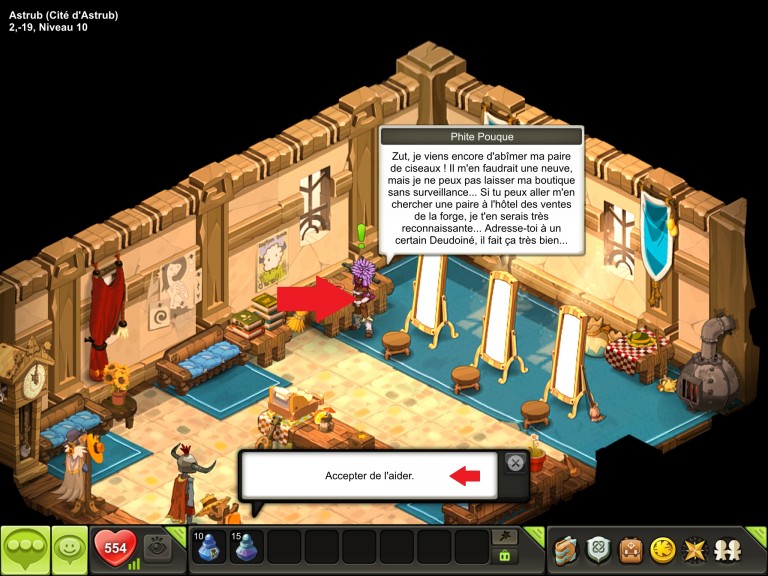The width and height of the screenshot is (768, 576).
Task: Open the backpack inventory
Action: pyautogui.click(x=631, y=549)
